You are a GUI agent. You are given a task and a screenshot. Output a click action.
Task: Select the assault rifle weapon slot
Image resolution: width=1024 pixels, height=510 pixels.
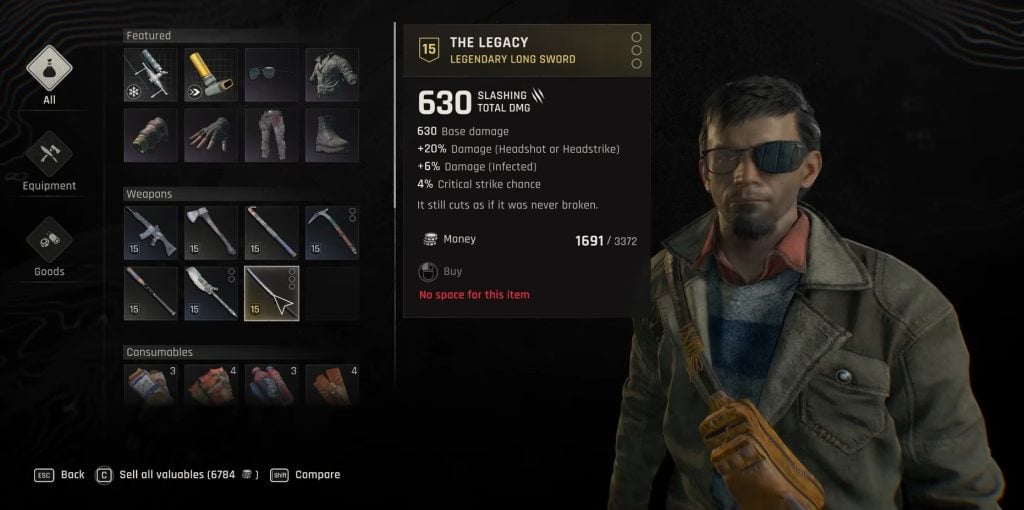pyautogui.click(x=151, y=232)
